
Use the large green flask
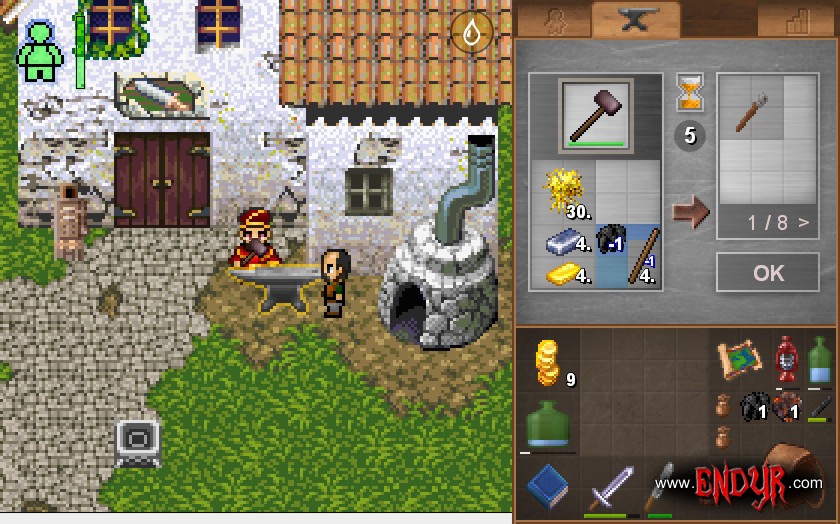tap(547, 425)
